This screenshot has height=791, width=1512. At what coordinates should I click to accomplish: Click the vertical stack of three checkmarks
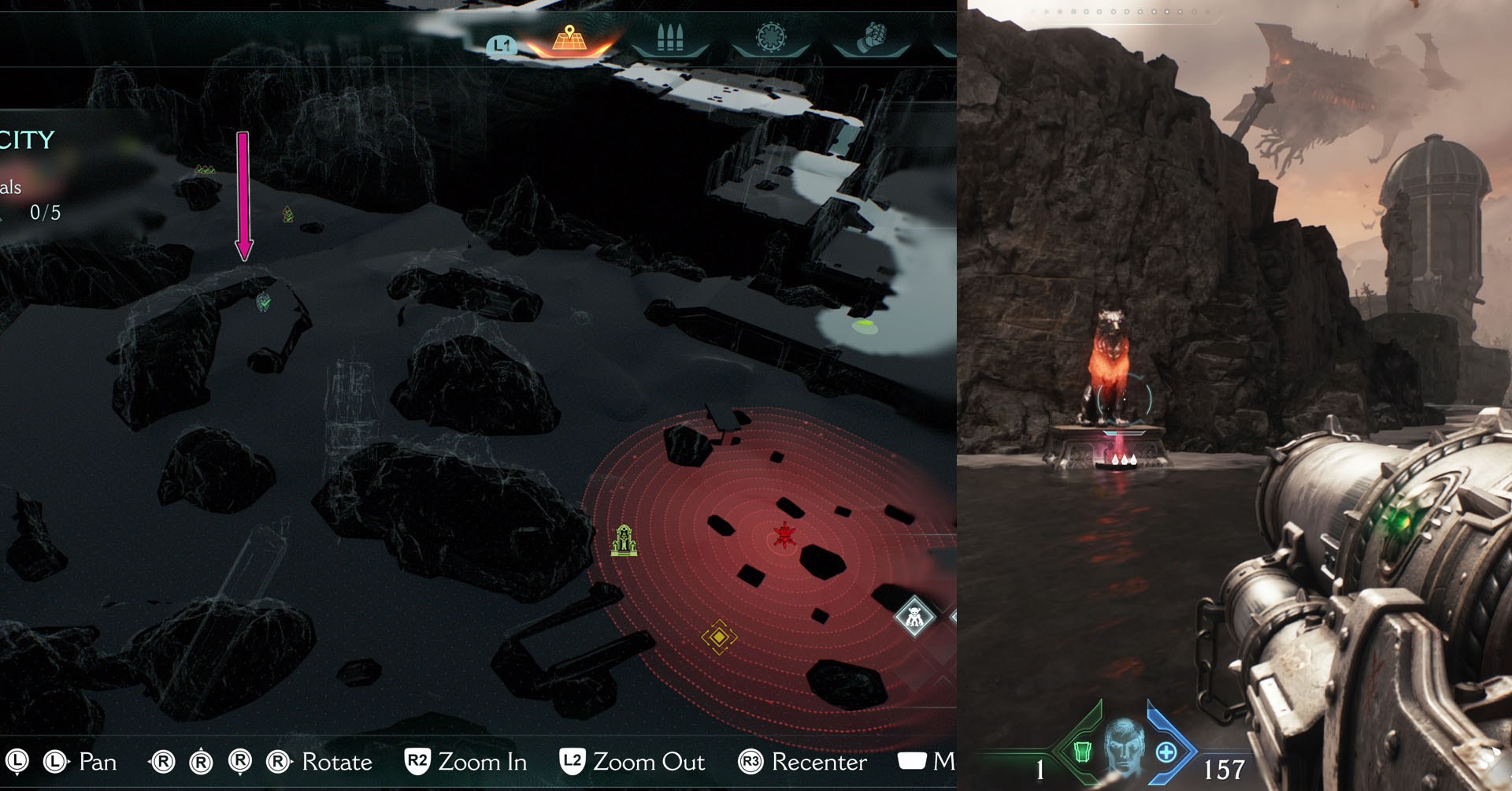[x=288, y=214]
